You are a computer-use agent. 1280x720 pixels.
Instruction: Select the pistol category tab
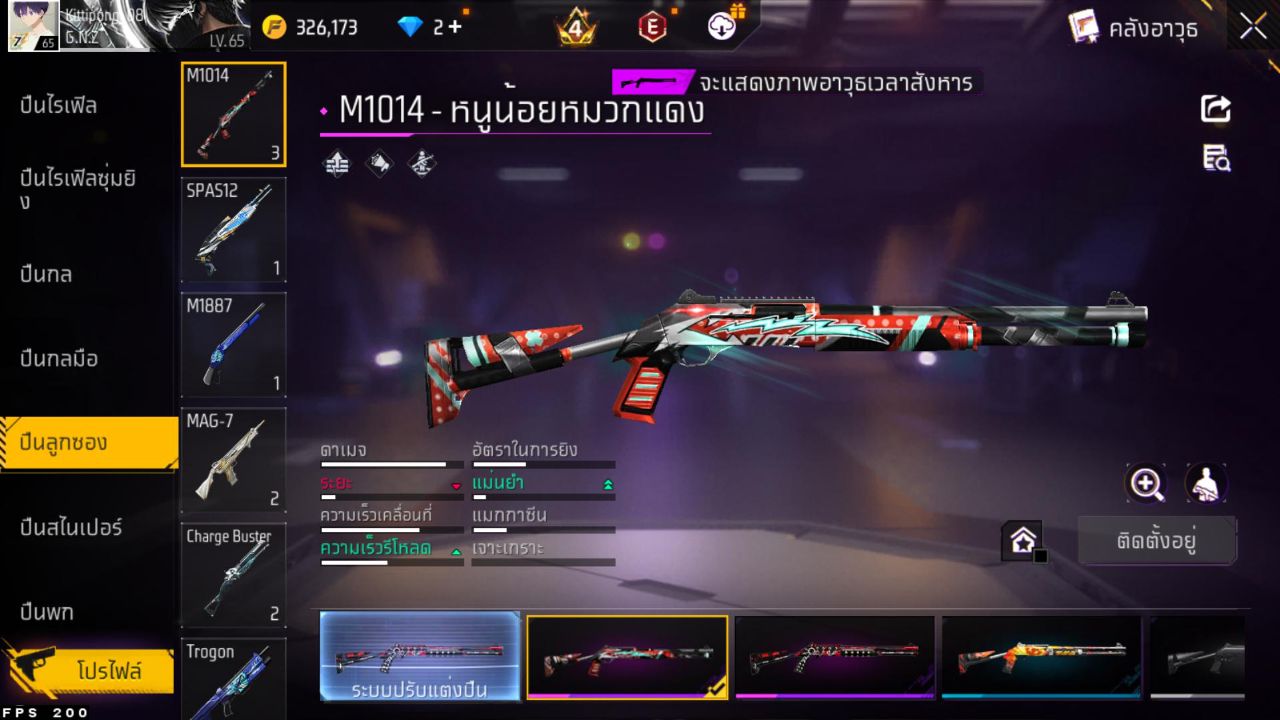coord(47,611)
